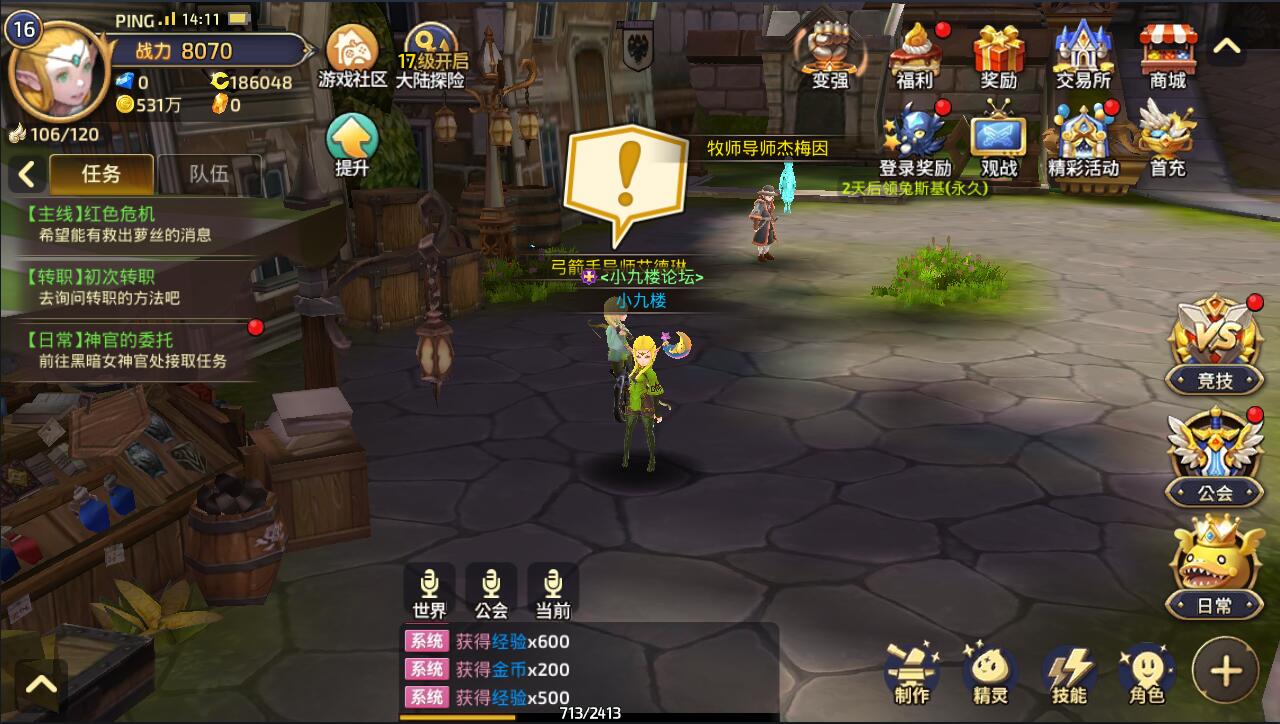This screenshot has width=1280, height=724.
Task: Switch to the 队伍 team tab
Action: click(209, 174)
